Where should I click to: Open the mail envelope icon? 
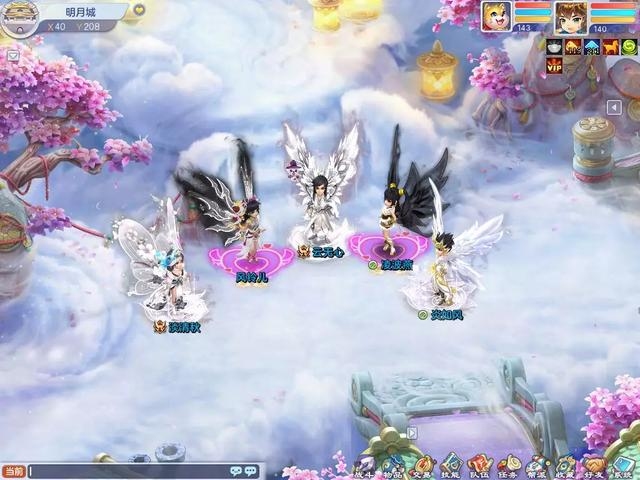[x=12, y=56]
